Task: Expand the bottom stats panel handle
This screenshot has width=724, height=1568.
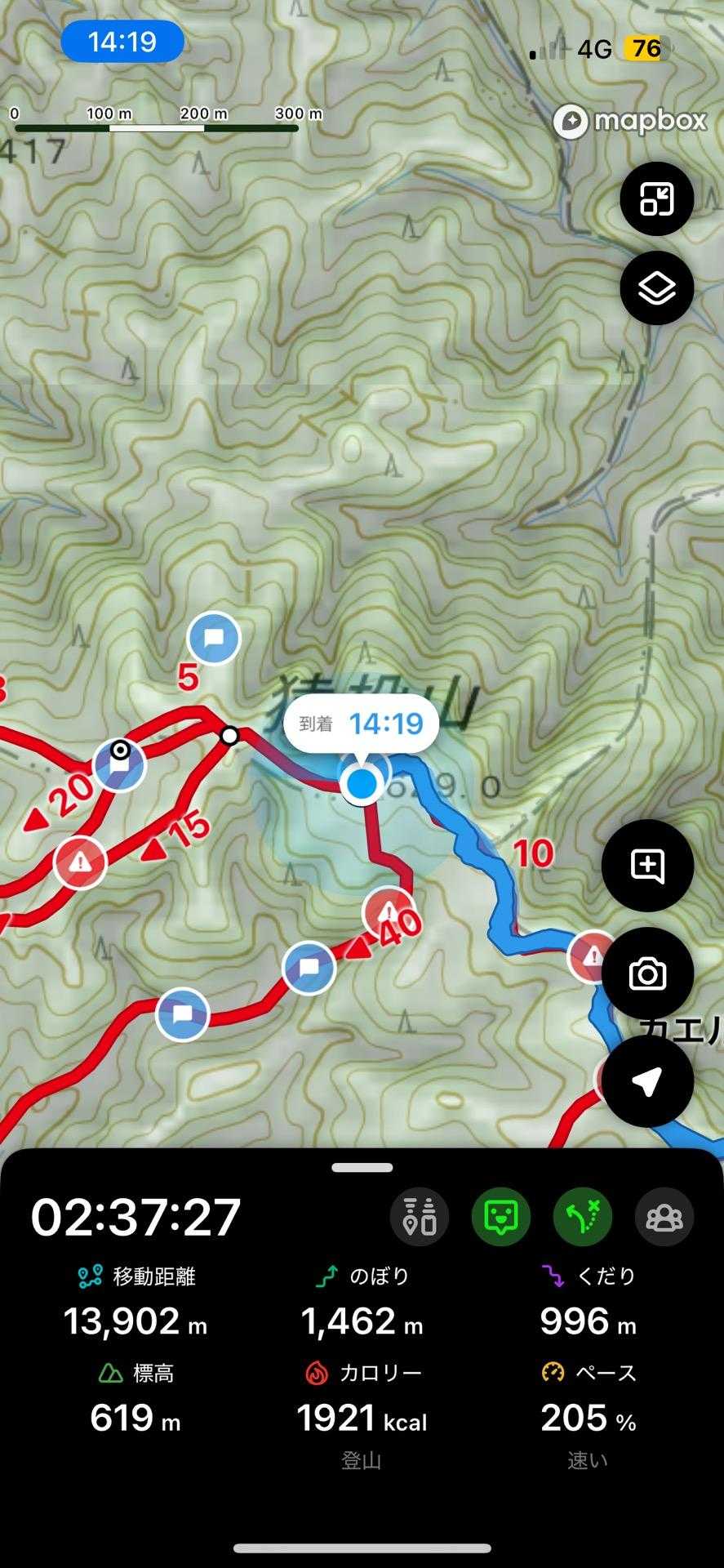Action: click(362, 1168)
